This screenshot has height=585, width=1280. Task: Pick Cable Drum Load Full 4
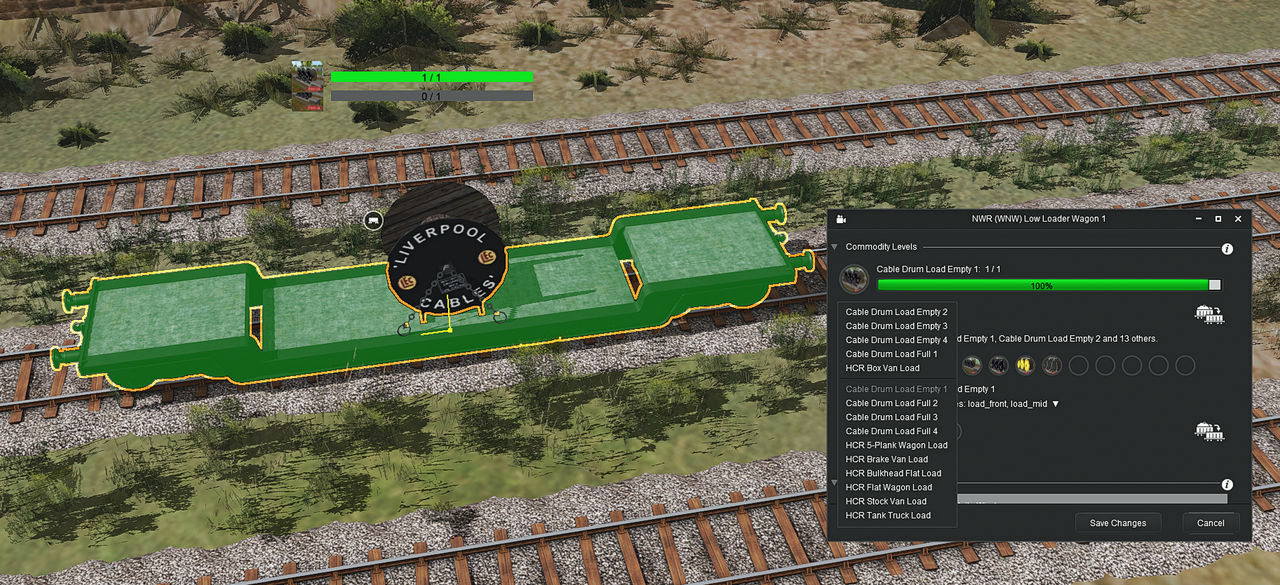[x=891, y=431]
